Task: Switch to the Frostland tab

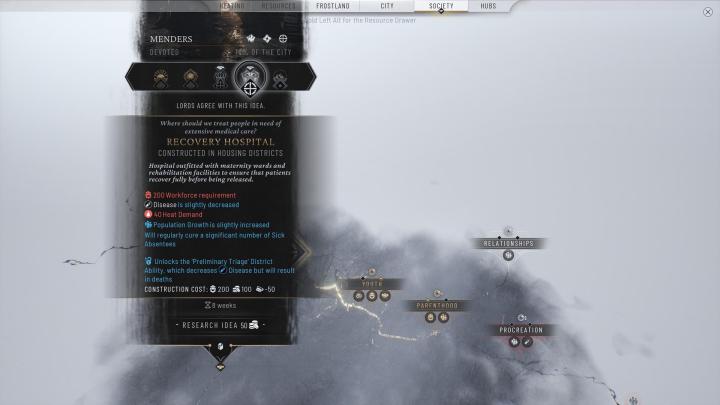Action: coord(335,6)
